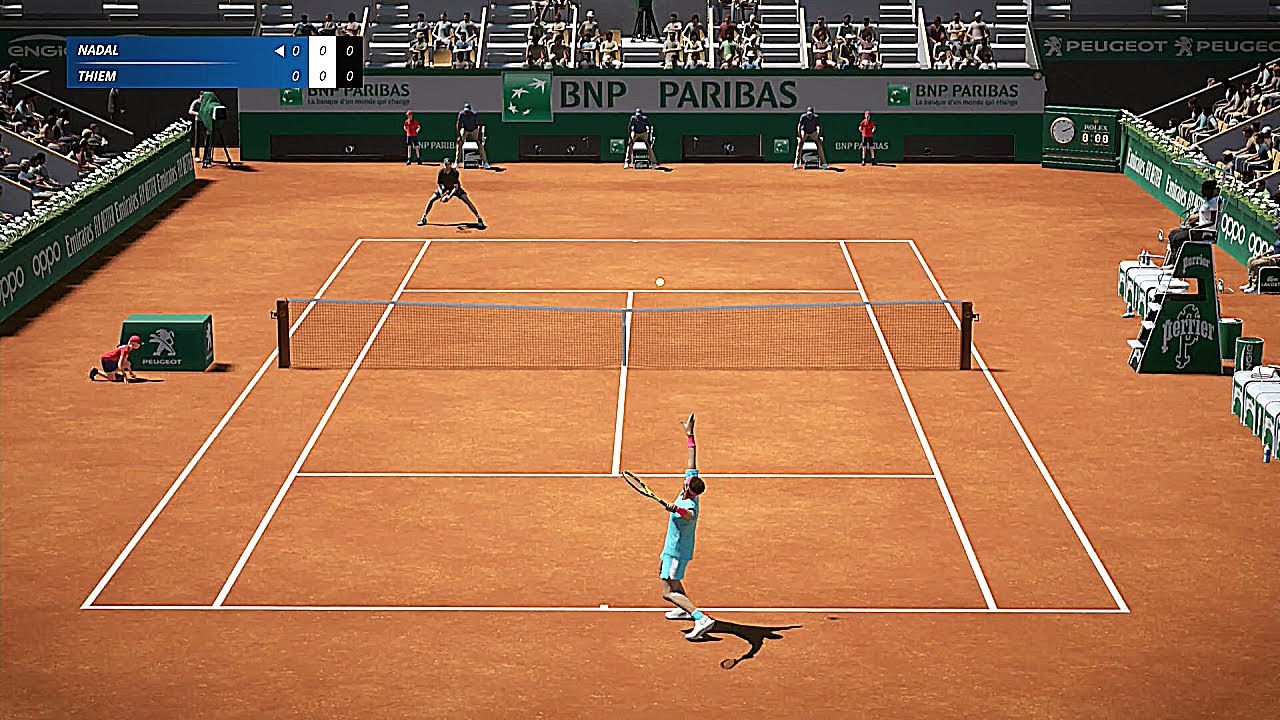The height and width of the screenshot is (720, 1280).
Task: Toggle the serve indicator arrow next to NADAL
Action: 279,49
